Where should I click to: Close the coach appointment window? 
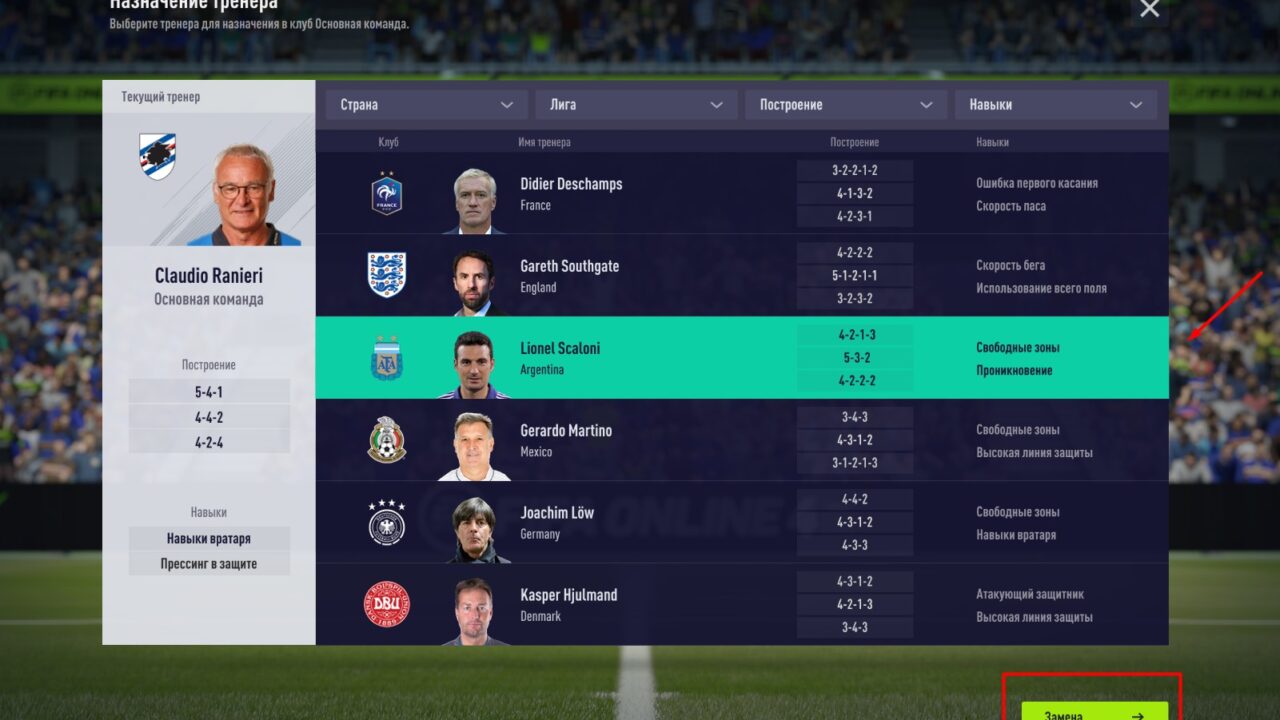[1150, 9]
